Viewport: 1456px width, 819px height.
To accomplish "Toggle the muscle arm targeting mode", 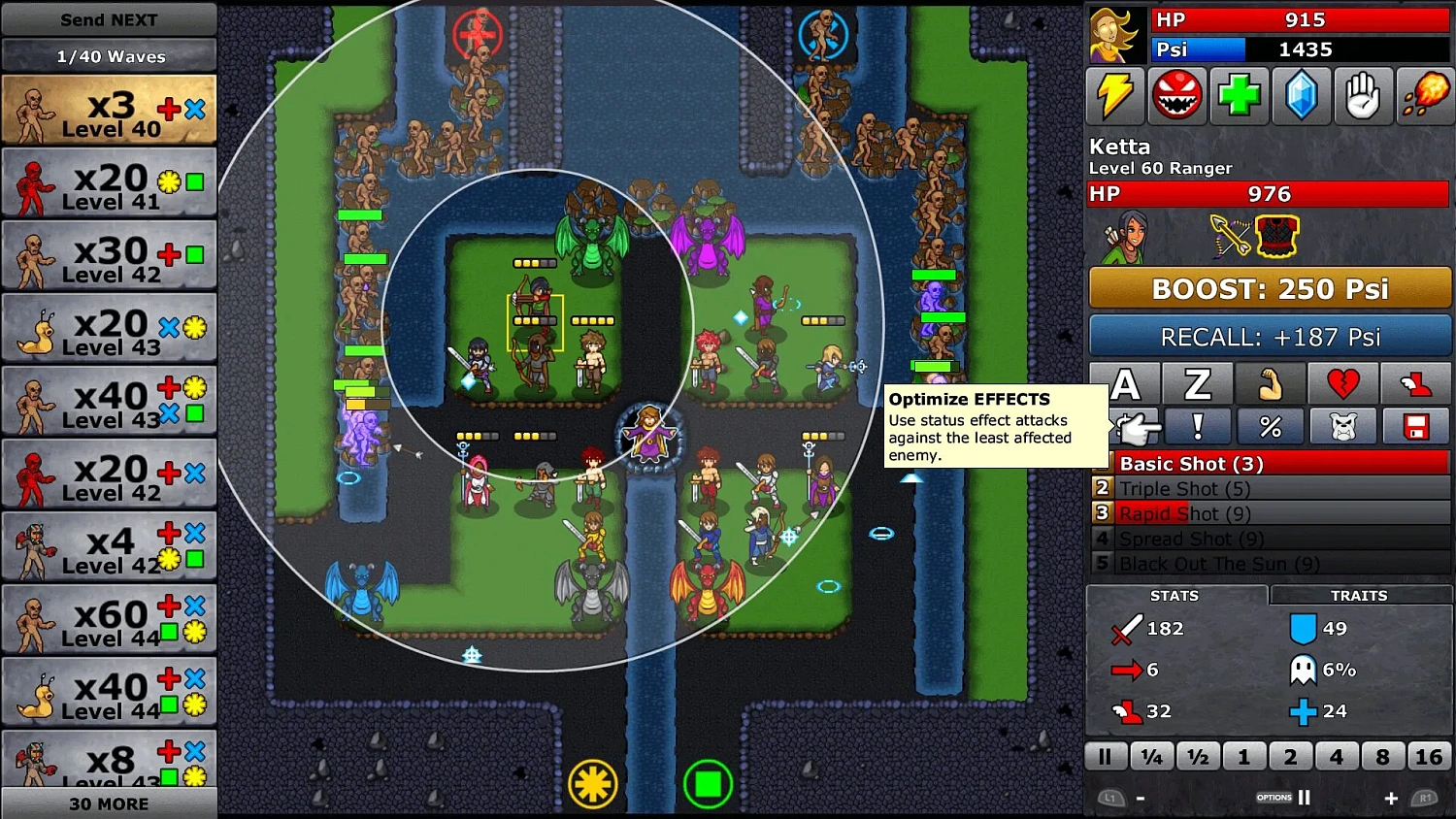I will [1271, 383].
